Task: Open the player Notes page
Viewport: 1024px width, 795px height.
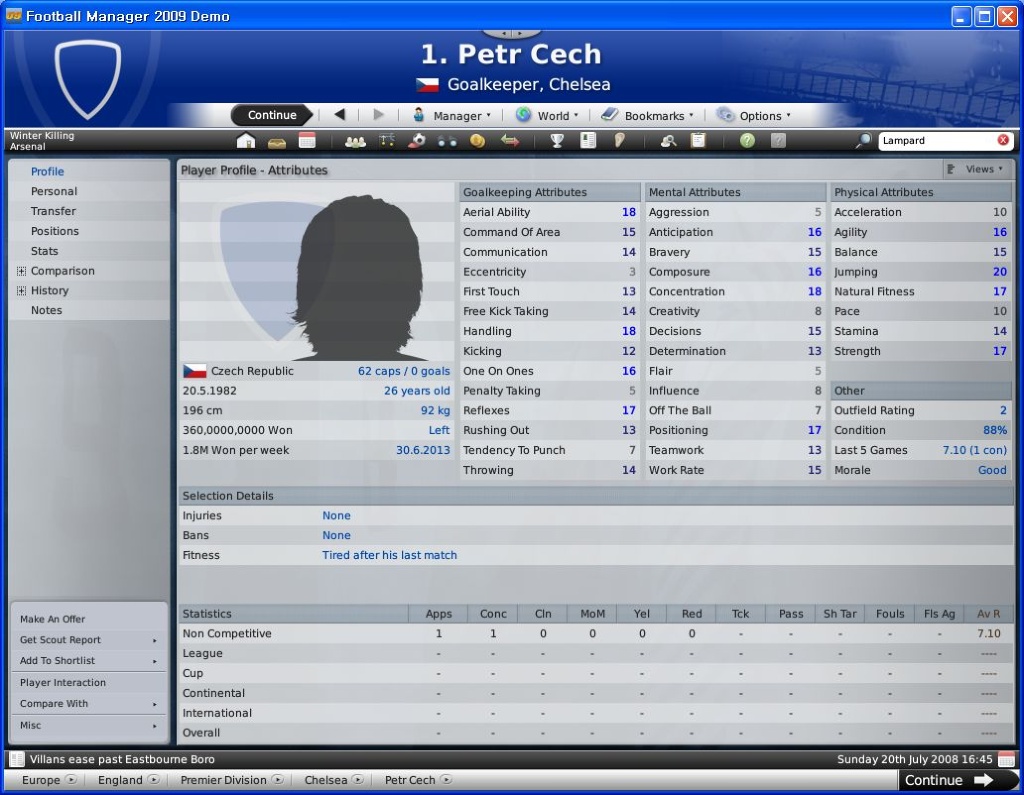Action: click(x=46, y=310)
